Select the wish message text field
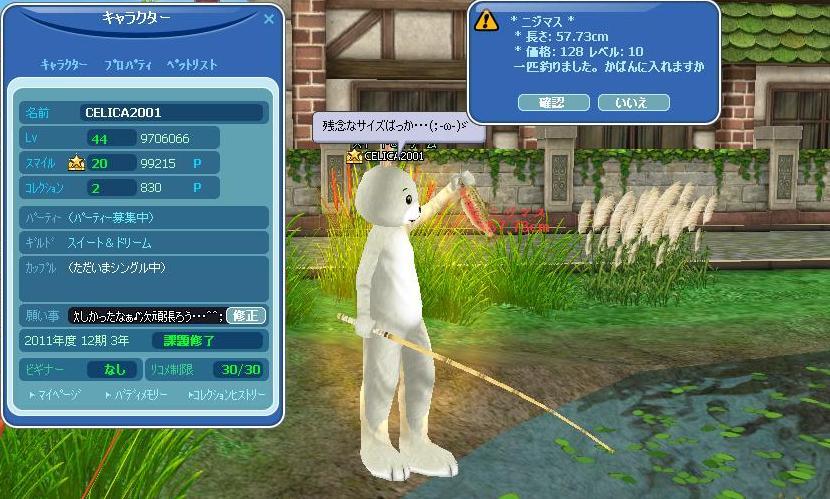This screenshot has width=830, height=499. tap(145, 315)
